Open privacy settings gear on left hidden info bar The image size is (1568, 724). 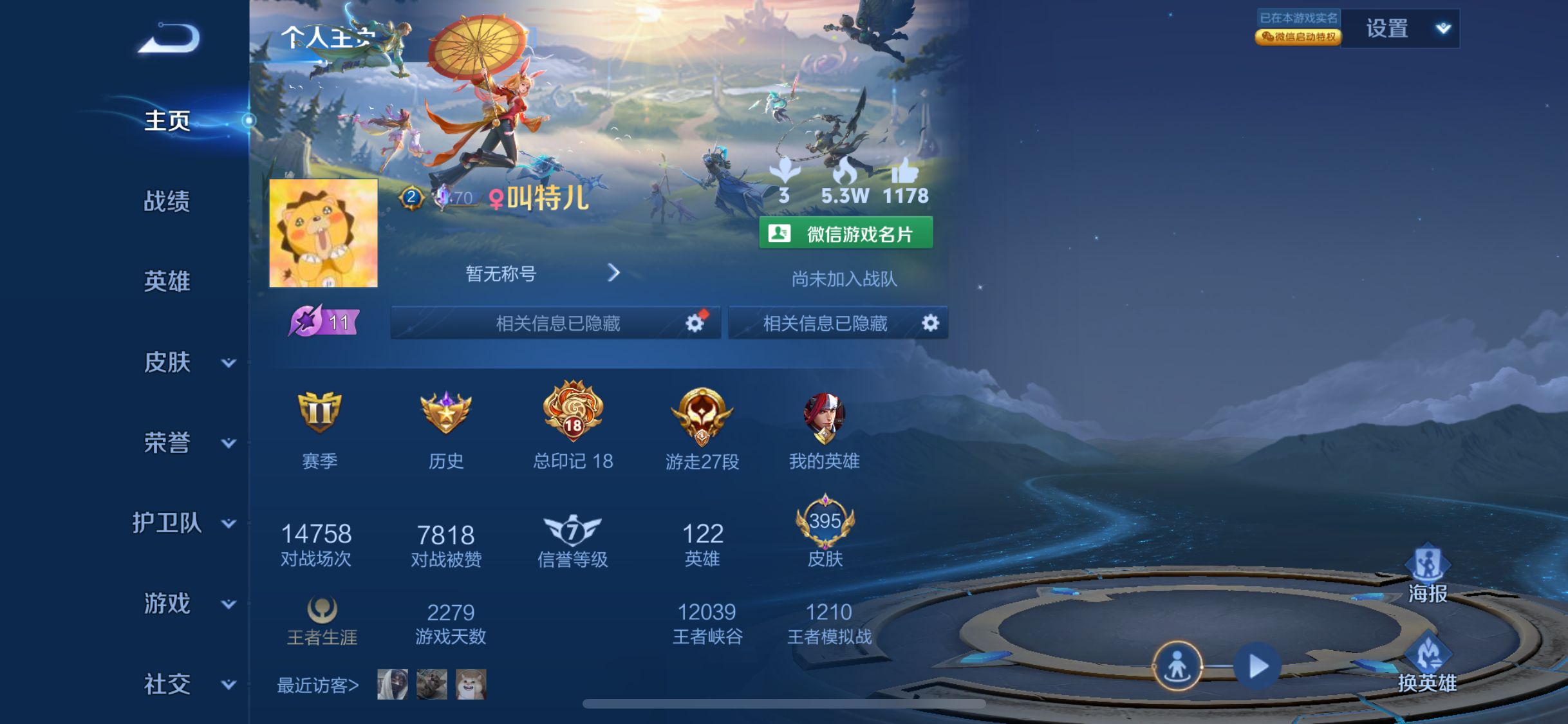pyautogui.click(x=694, y=324)
